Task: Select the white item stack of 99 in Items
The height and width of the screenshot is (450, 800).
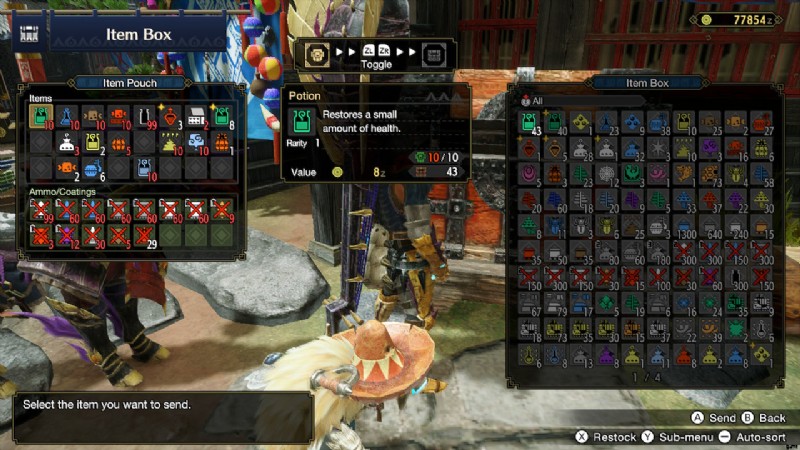Action: point(145,117)
